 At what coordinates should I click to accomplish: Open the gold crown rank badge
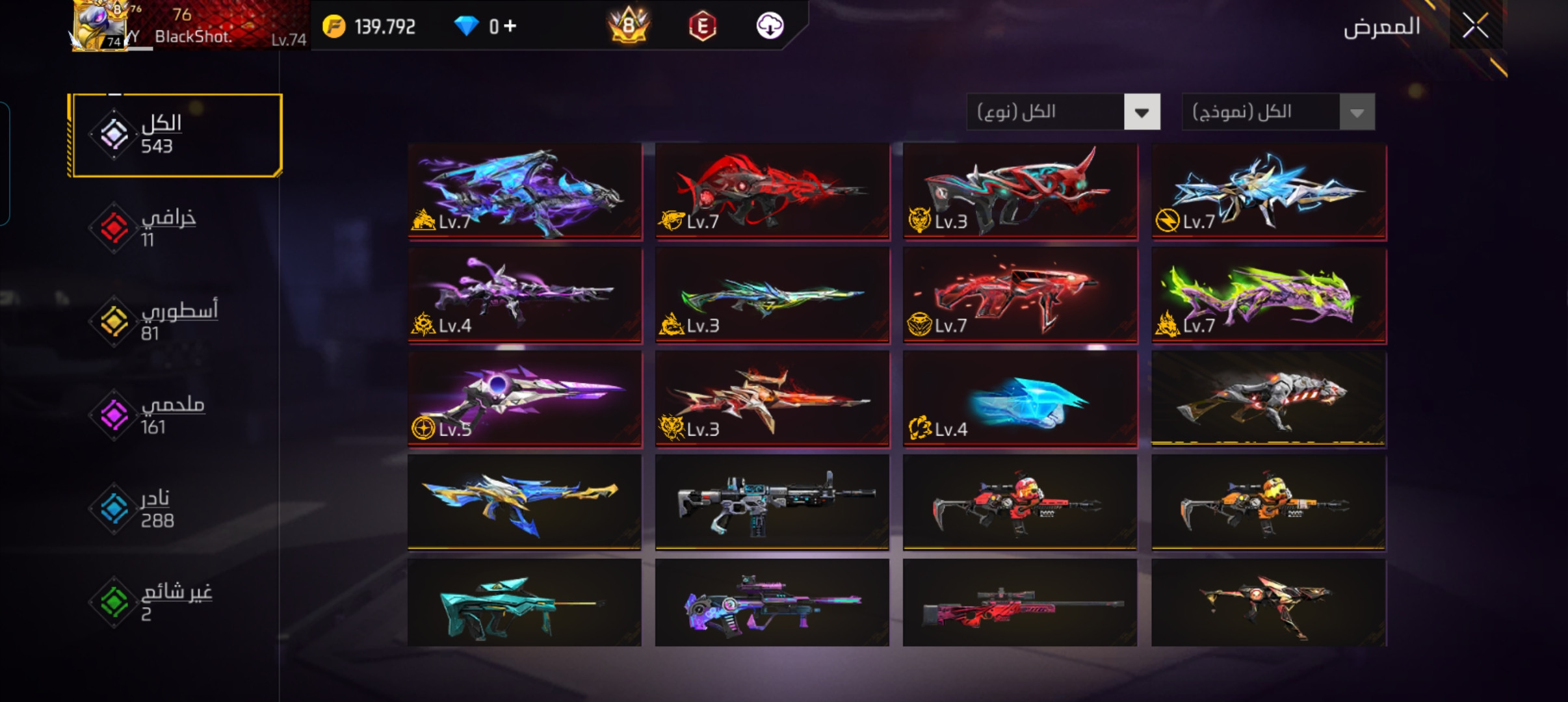coord(628,26)
